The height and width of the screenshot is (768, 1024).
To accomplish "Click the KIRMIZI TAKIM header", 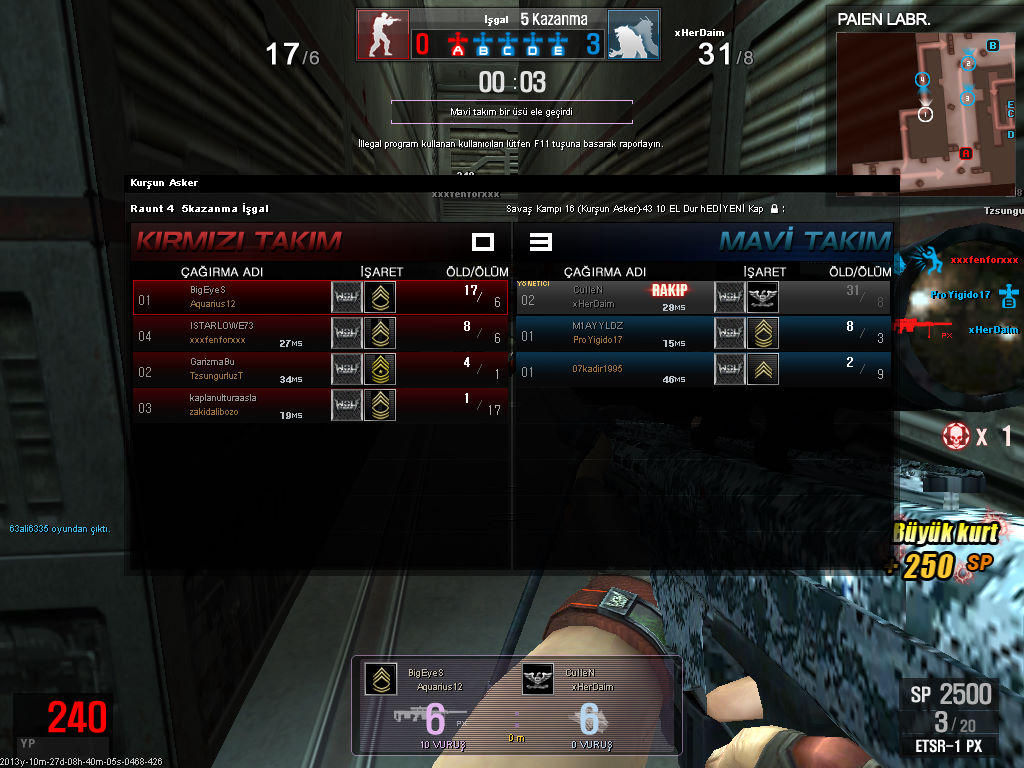I will (x=238, y=241).
